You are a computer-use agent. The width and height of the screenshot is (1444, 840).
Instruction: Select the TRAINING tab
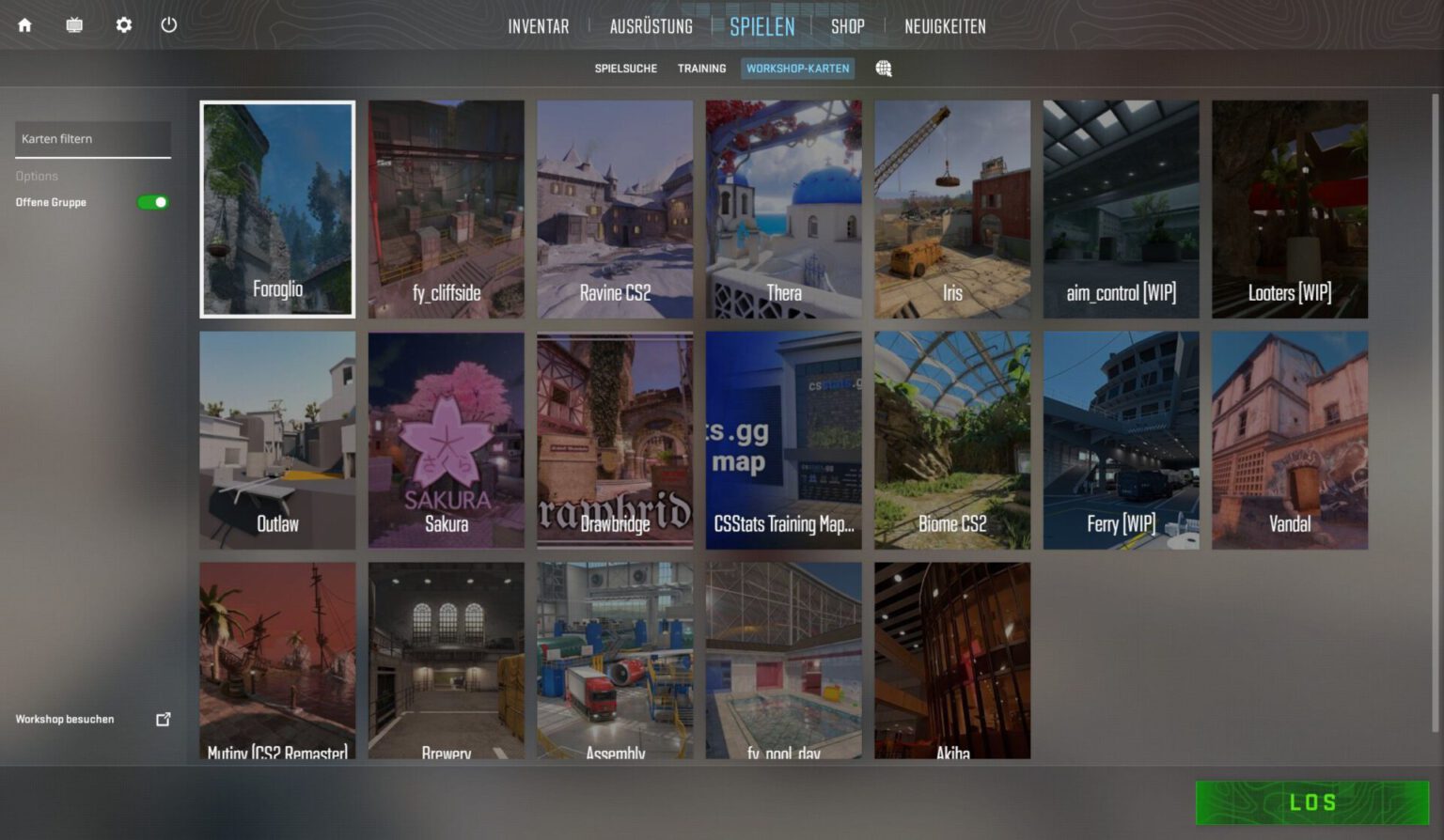coord(701,68)
